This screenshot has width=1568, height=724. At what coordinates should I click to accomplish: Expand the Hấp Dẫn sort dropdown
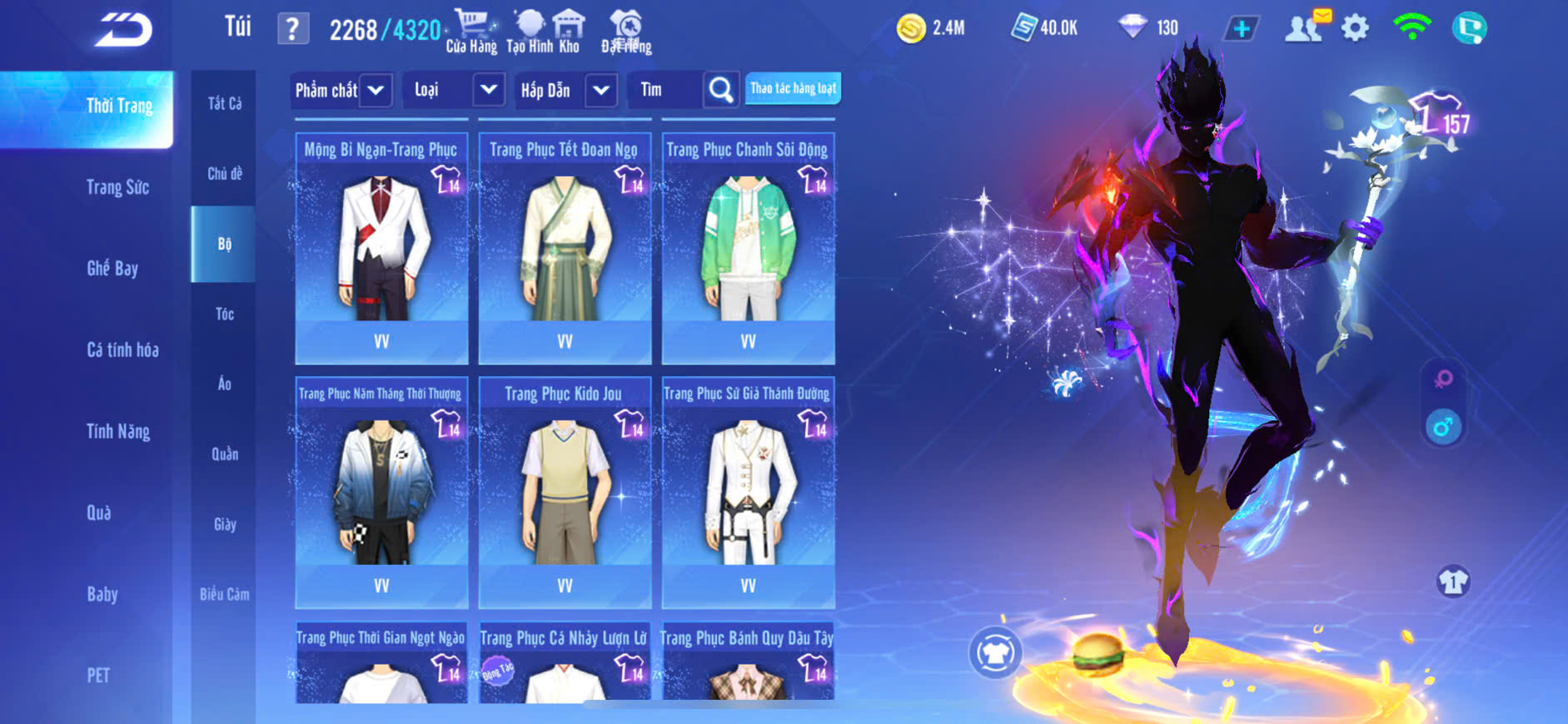coord(601,90)
